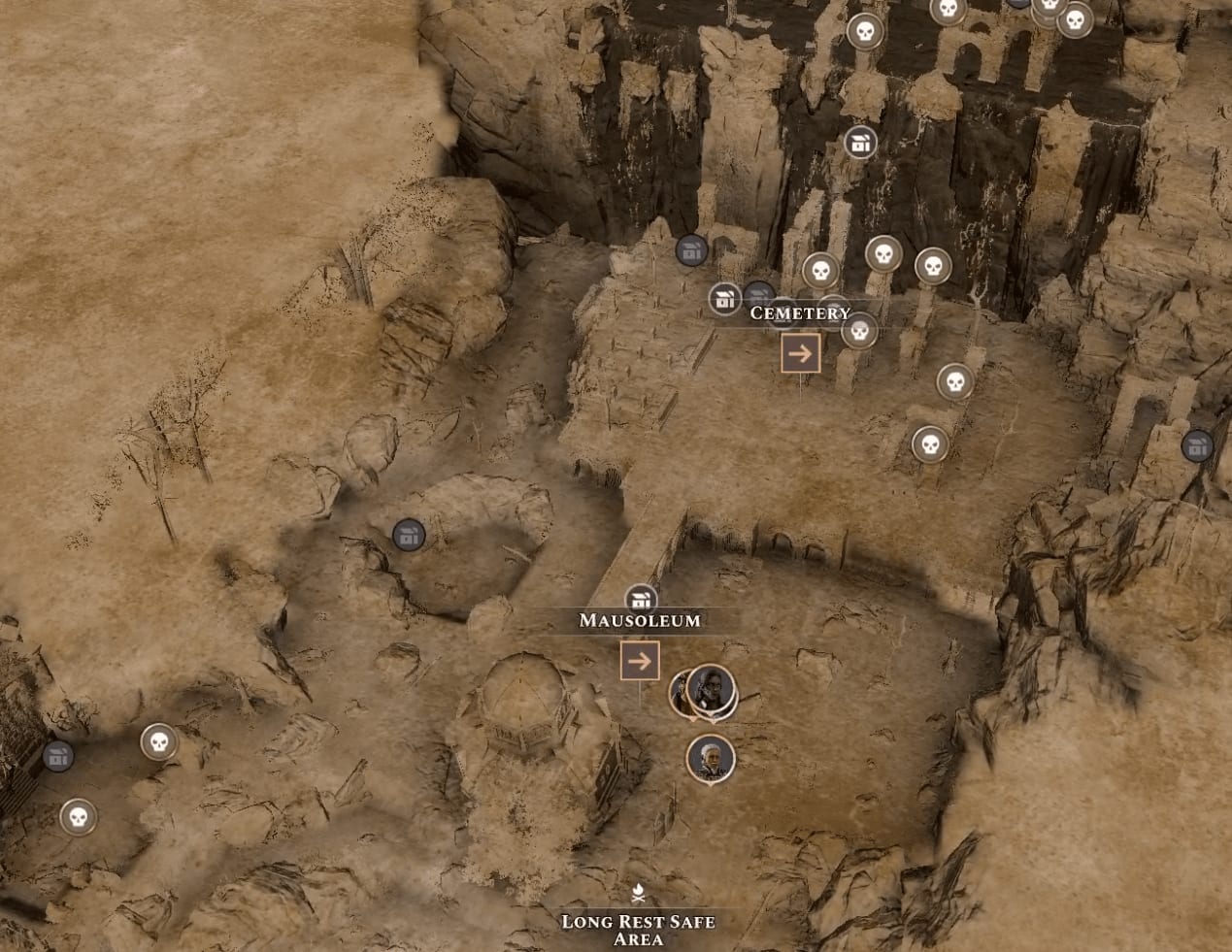
Task: Click the chest marker directly above Mausoleum label
Action: click(641, 600)
